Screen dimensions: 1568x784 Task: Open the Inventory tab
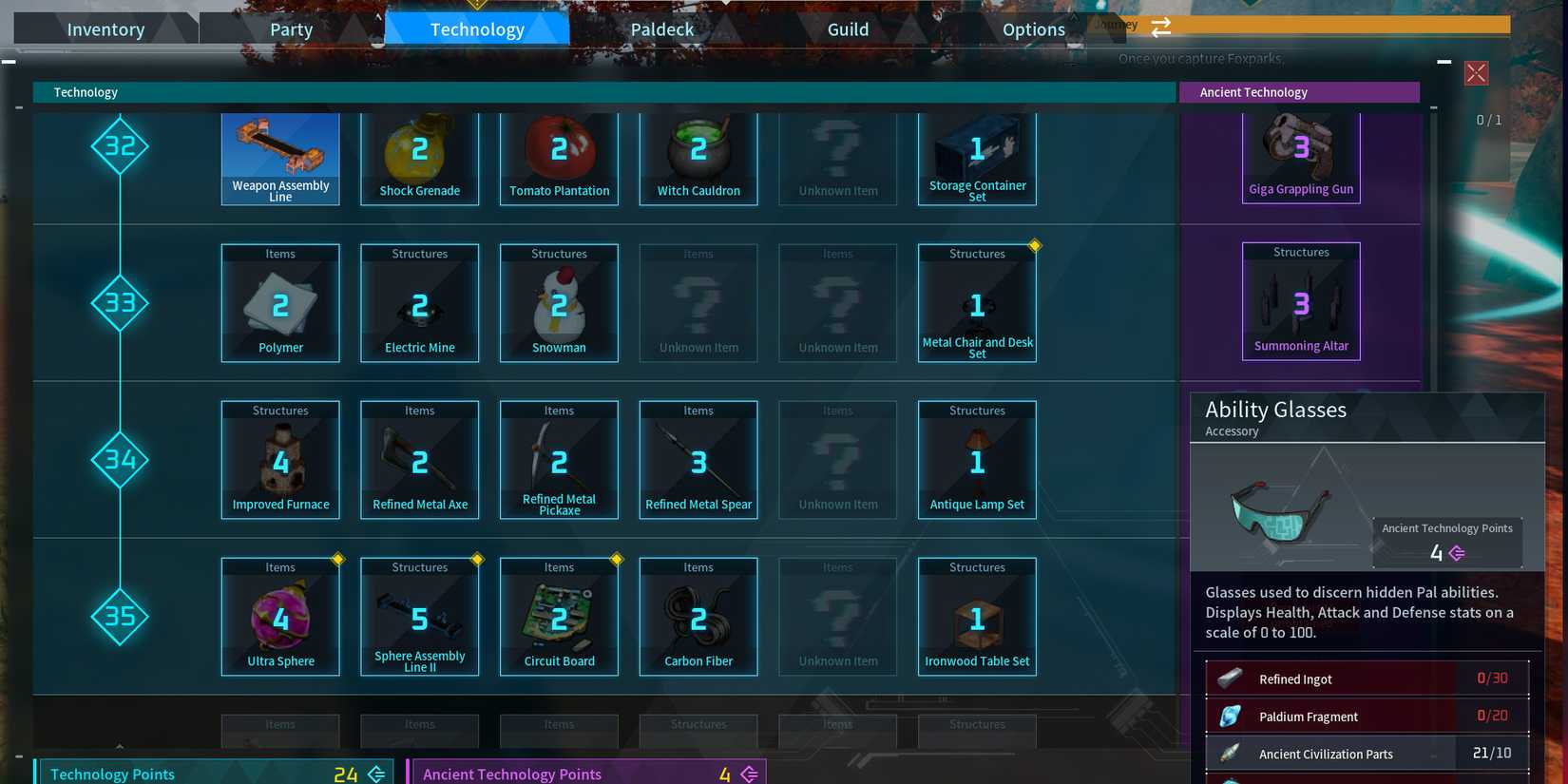[105, 29]
